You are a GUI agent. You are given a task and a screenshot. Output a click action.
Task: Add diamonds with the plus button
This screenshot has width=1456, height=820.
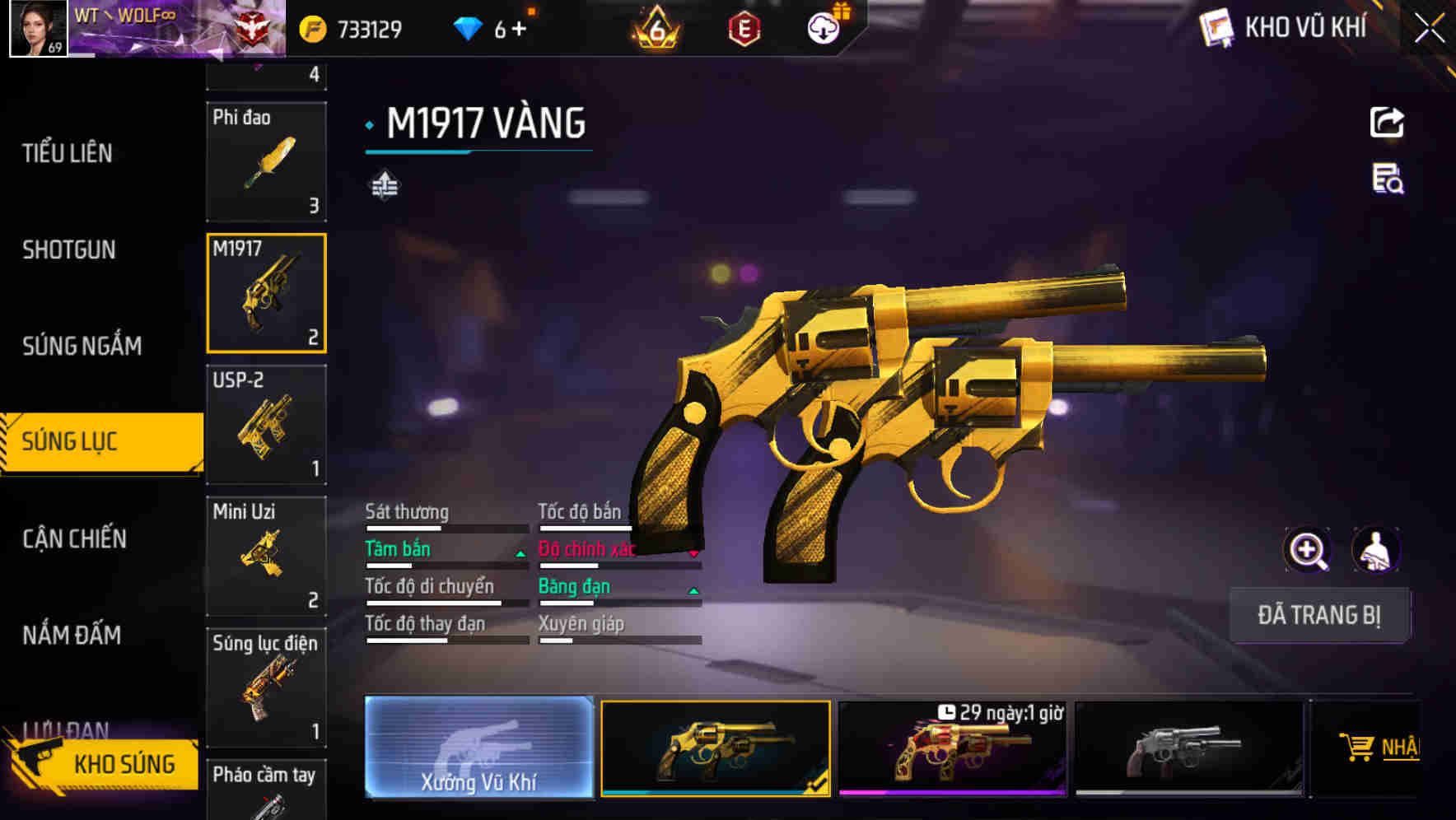(x=519, y=30)
